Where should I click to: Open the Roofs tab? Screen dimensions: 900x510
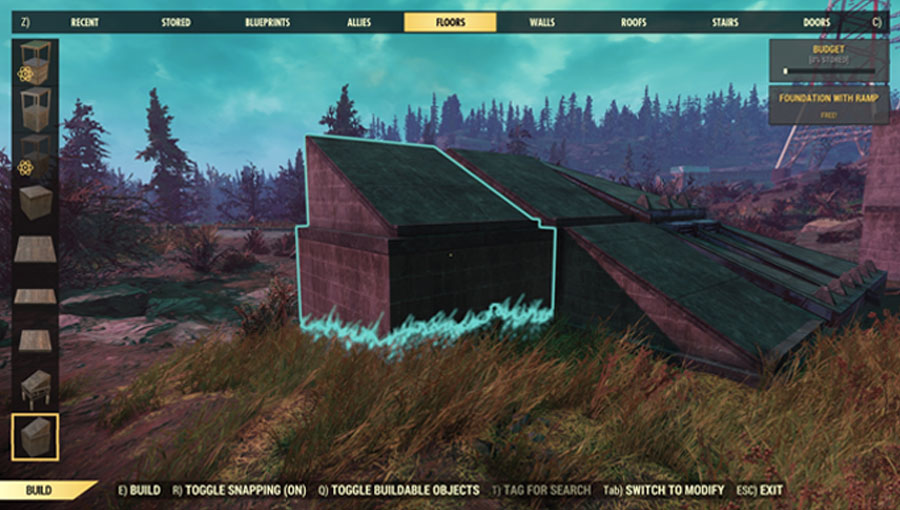tap(633, 22)
